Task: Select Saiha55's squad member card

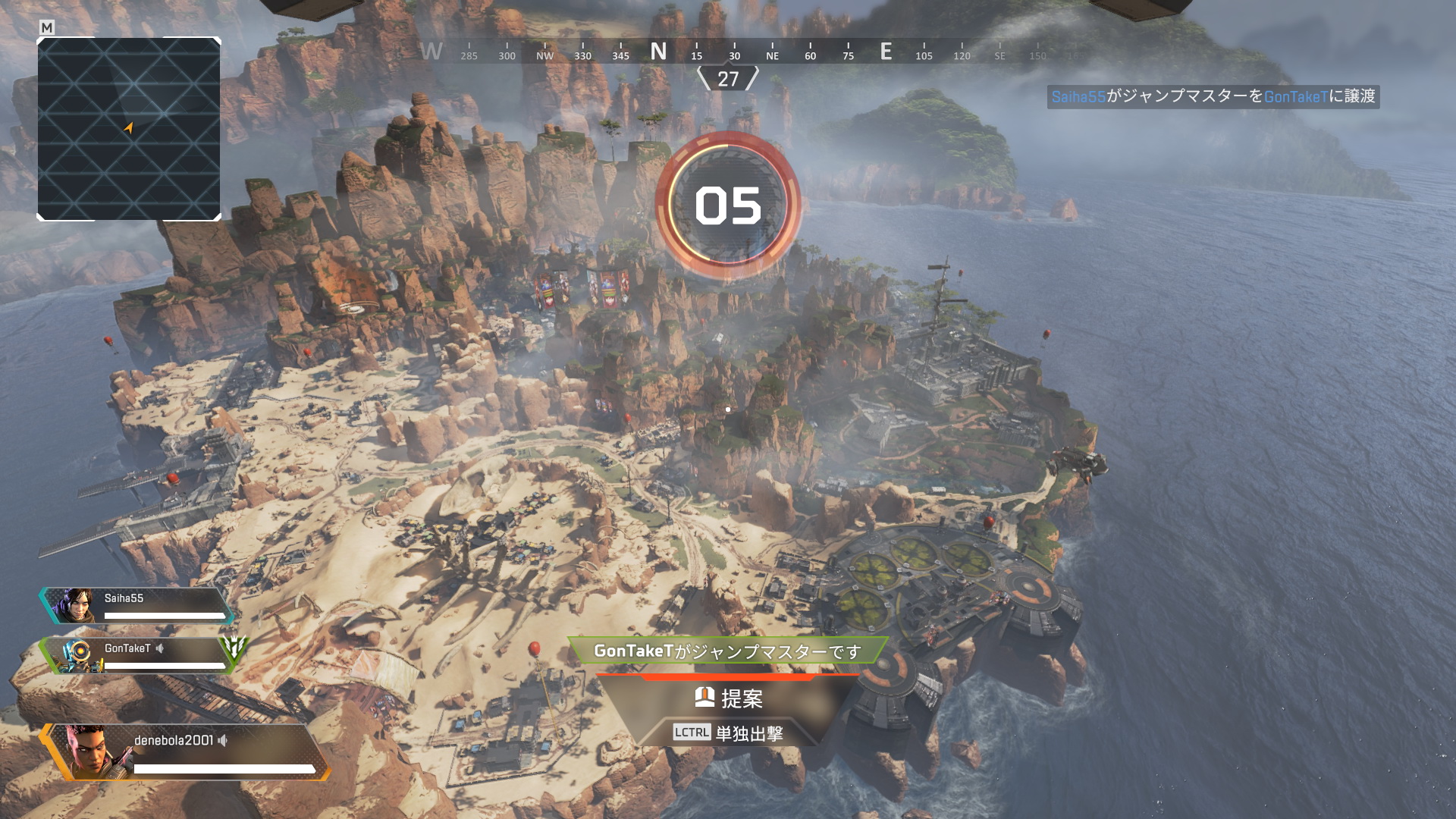Action: point(136,605)
